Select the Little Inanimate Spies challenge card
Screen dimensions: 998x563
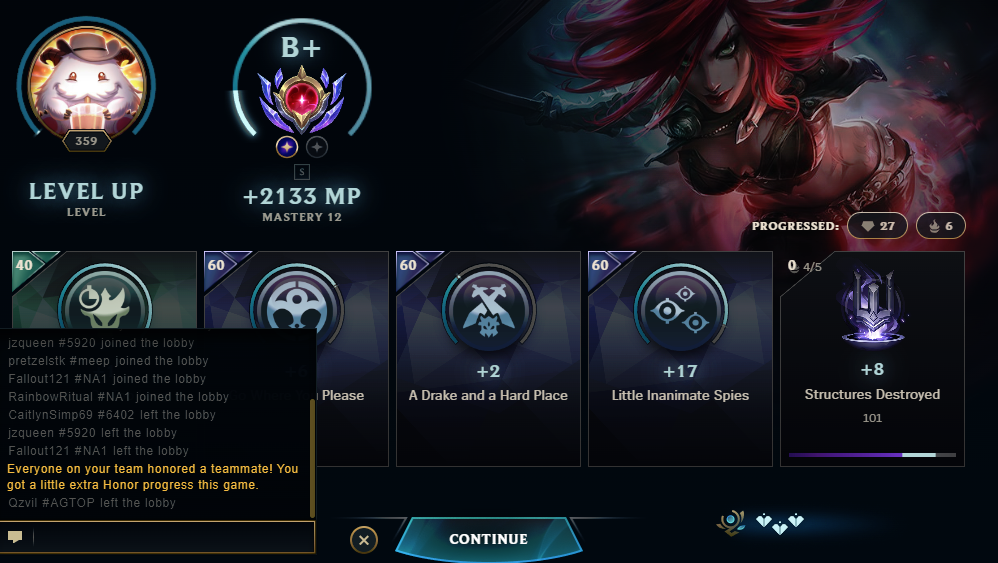pyautogui.click(x=680, y=358)
